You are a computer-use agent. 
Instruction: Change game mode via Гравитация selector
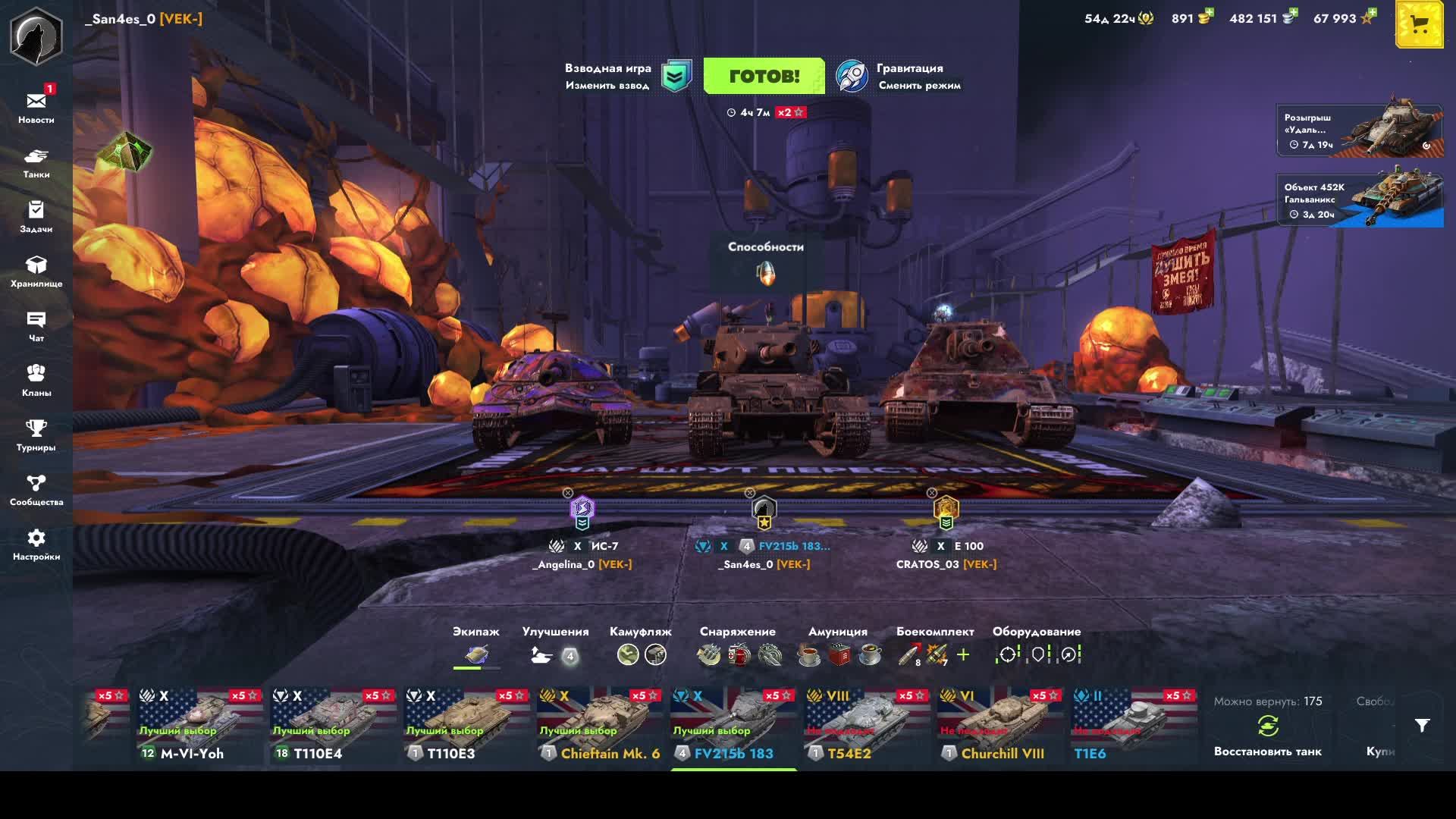point(899,77)
